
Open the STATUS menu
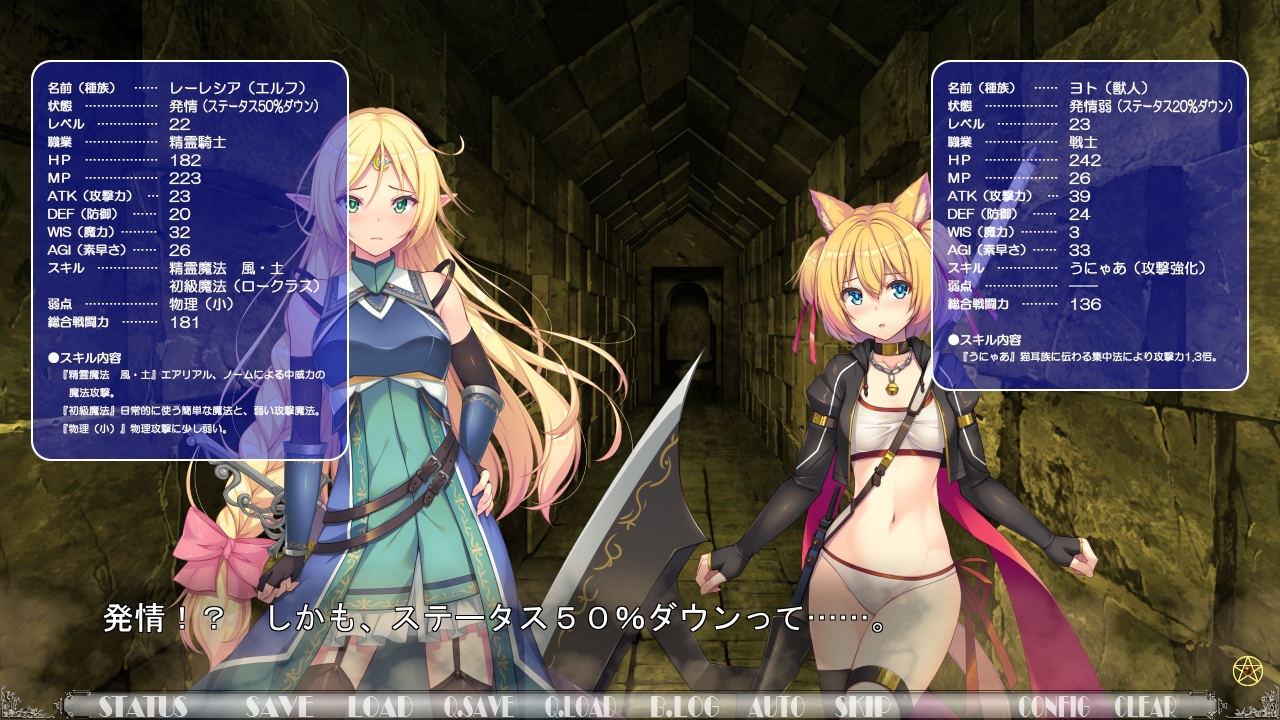[143, 706]
